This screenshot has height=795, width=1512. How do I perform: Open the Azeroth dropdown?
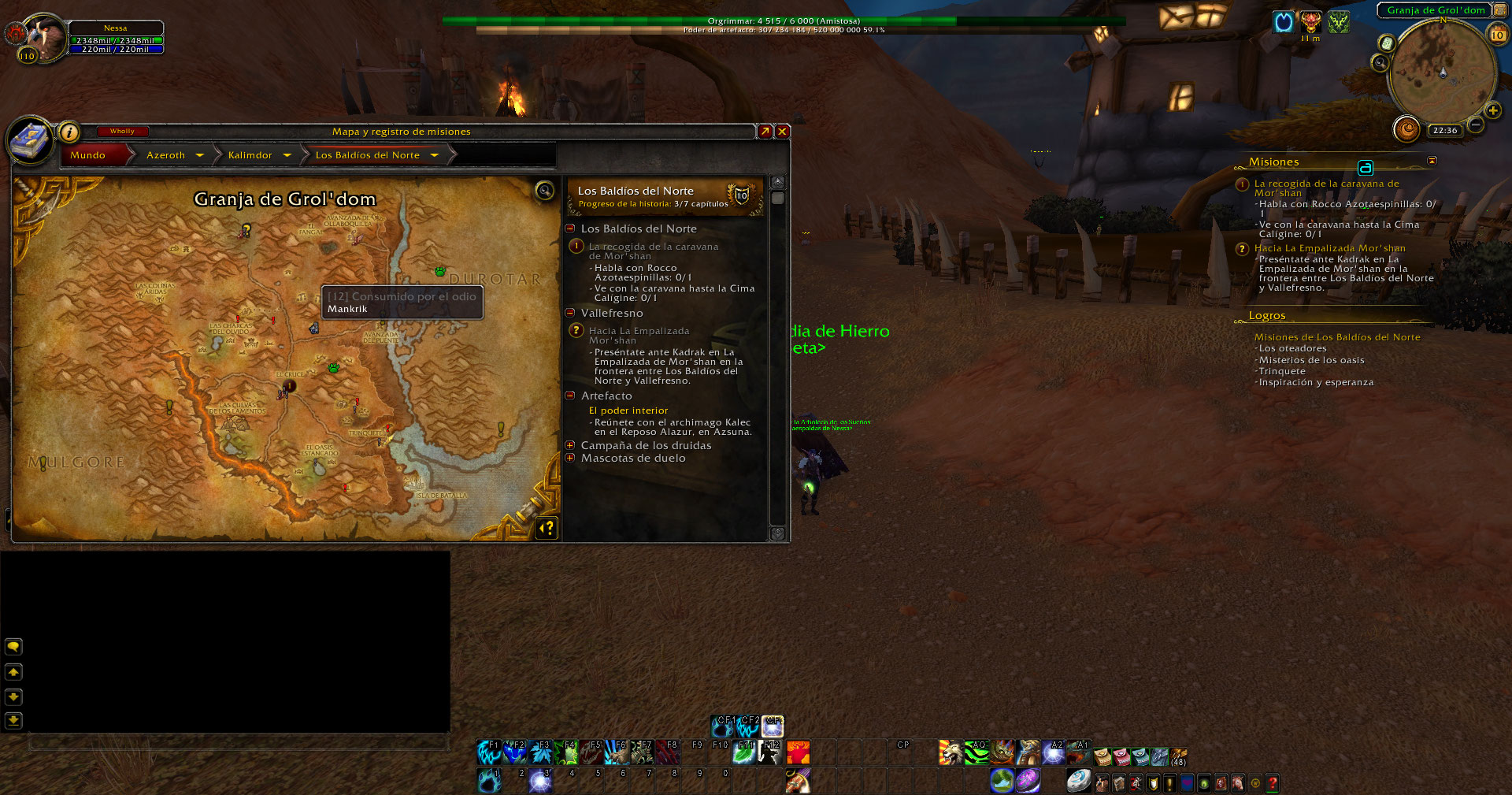200,155
